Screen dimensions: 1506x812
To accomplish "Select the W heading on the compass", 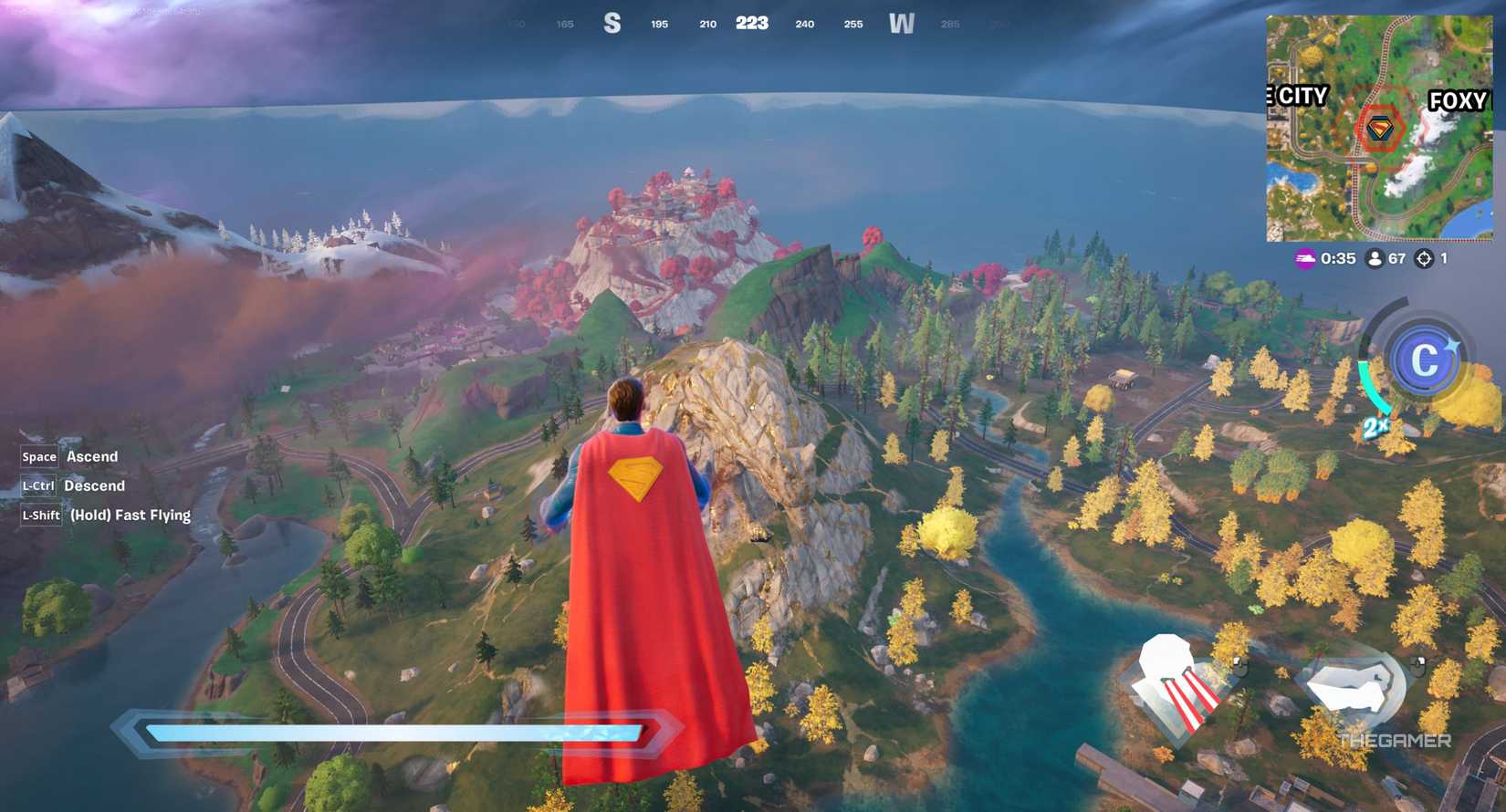I will coord(904,24).
